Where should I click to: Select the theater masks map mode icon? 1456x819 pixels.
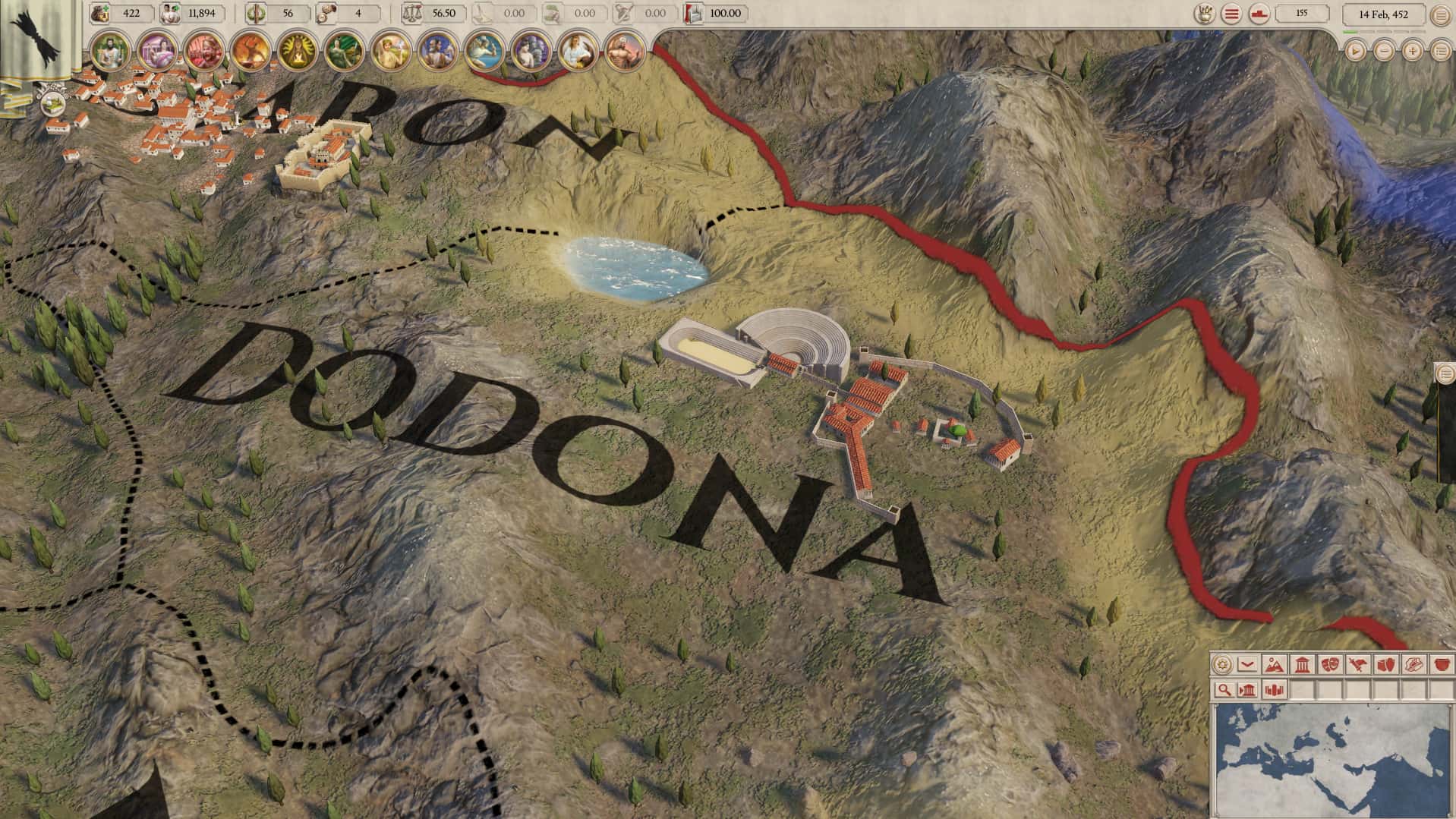pyautogui.click(x=1332, y=664)
